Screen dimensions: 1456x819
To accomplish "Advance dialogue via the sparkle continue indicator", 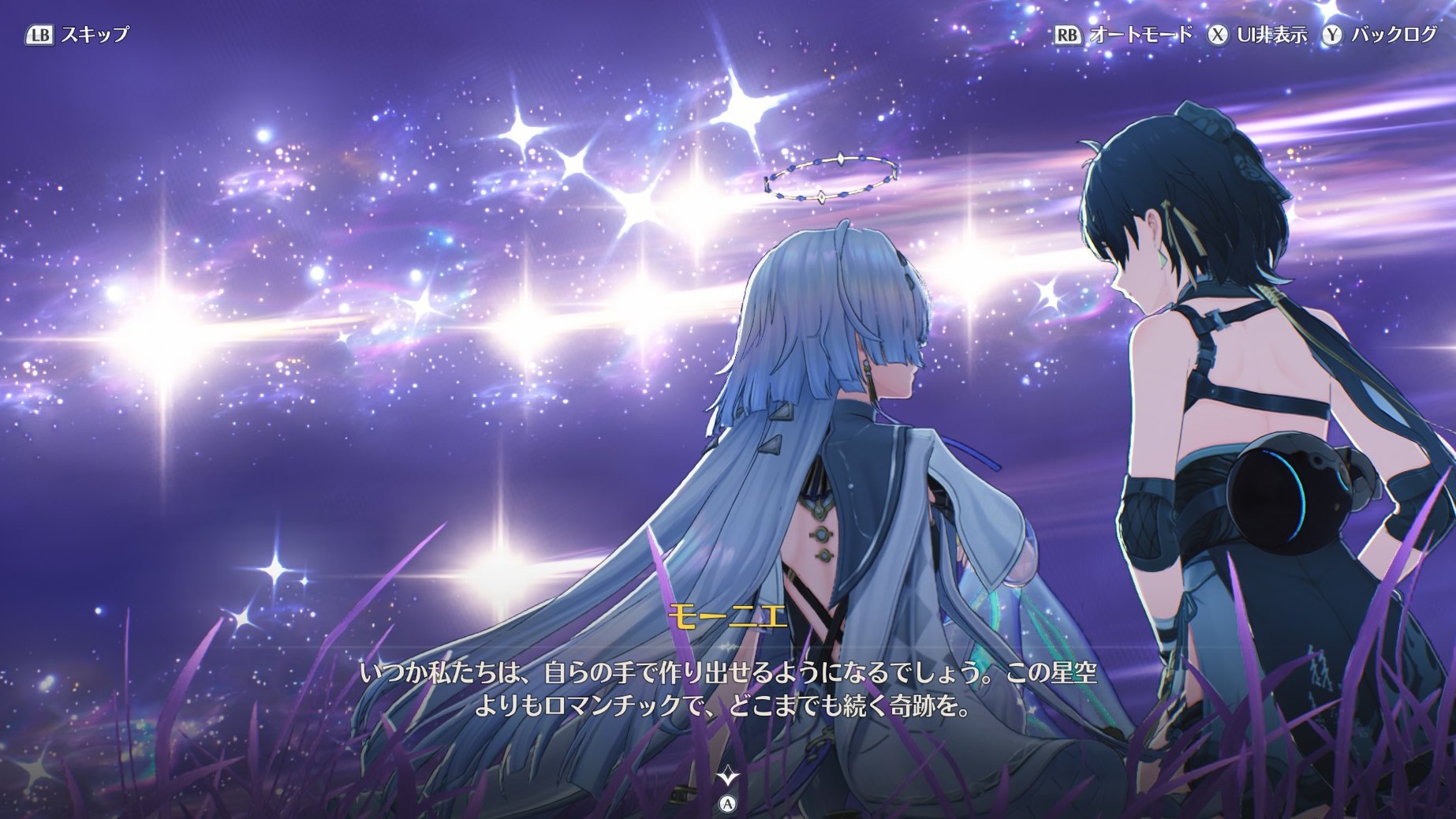I will click(727, 776).
